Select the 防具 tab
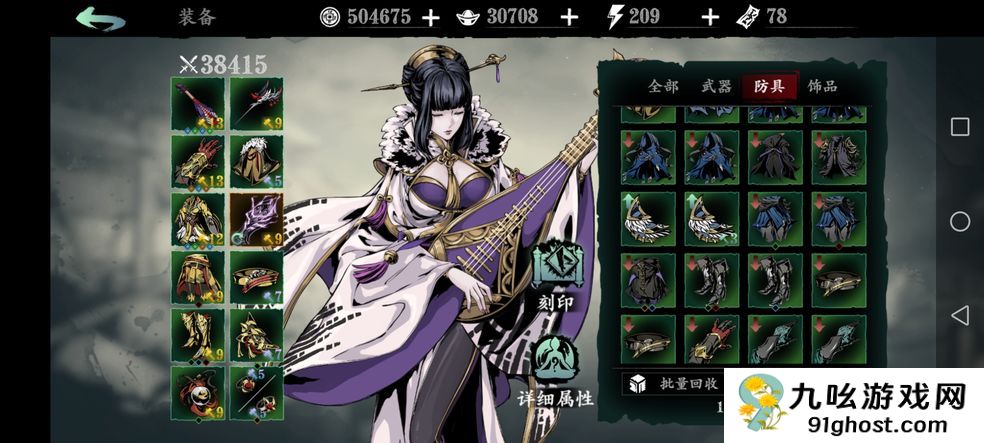Screen dimensions: 984x443 (x=770, y=87)
